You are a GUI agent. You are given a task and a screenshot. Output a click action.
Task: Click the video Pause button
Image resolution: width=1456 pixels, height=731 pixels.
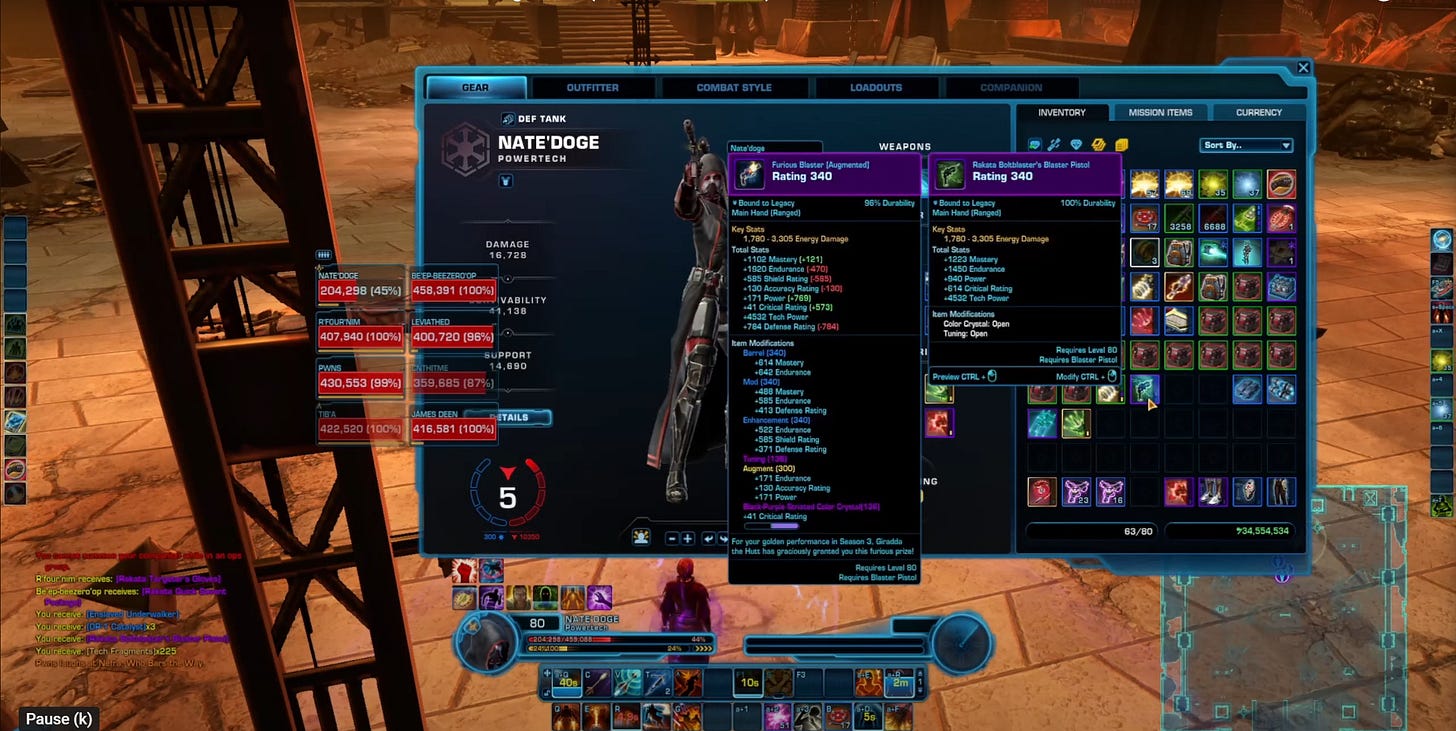(x=58, y=718)
